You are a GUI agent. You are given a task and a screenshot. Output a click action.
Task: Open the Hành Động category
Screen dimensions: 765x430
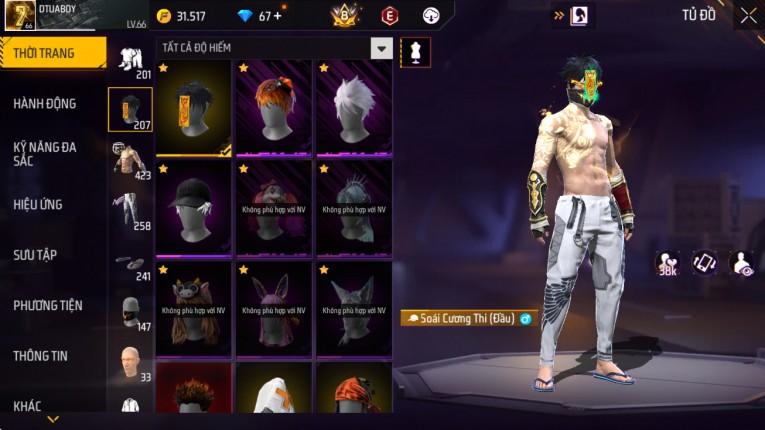[45, 103]
